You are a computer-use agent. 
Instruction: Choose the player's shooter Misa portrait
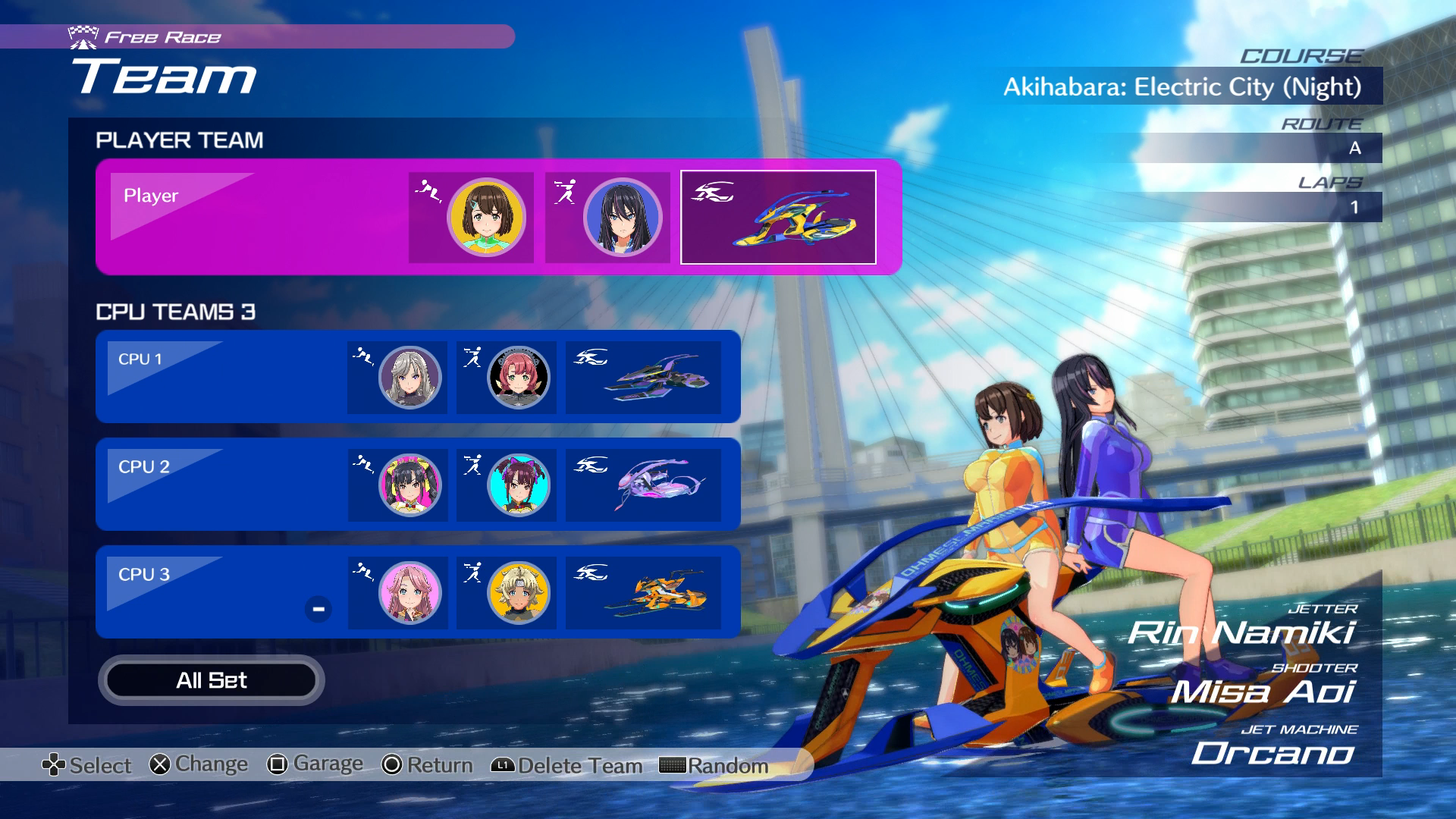click(623, 218)
